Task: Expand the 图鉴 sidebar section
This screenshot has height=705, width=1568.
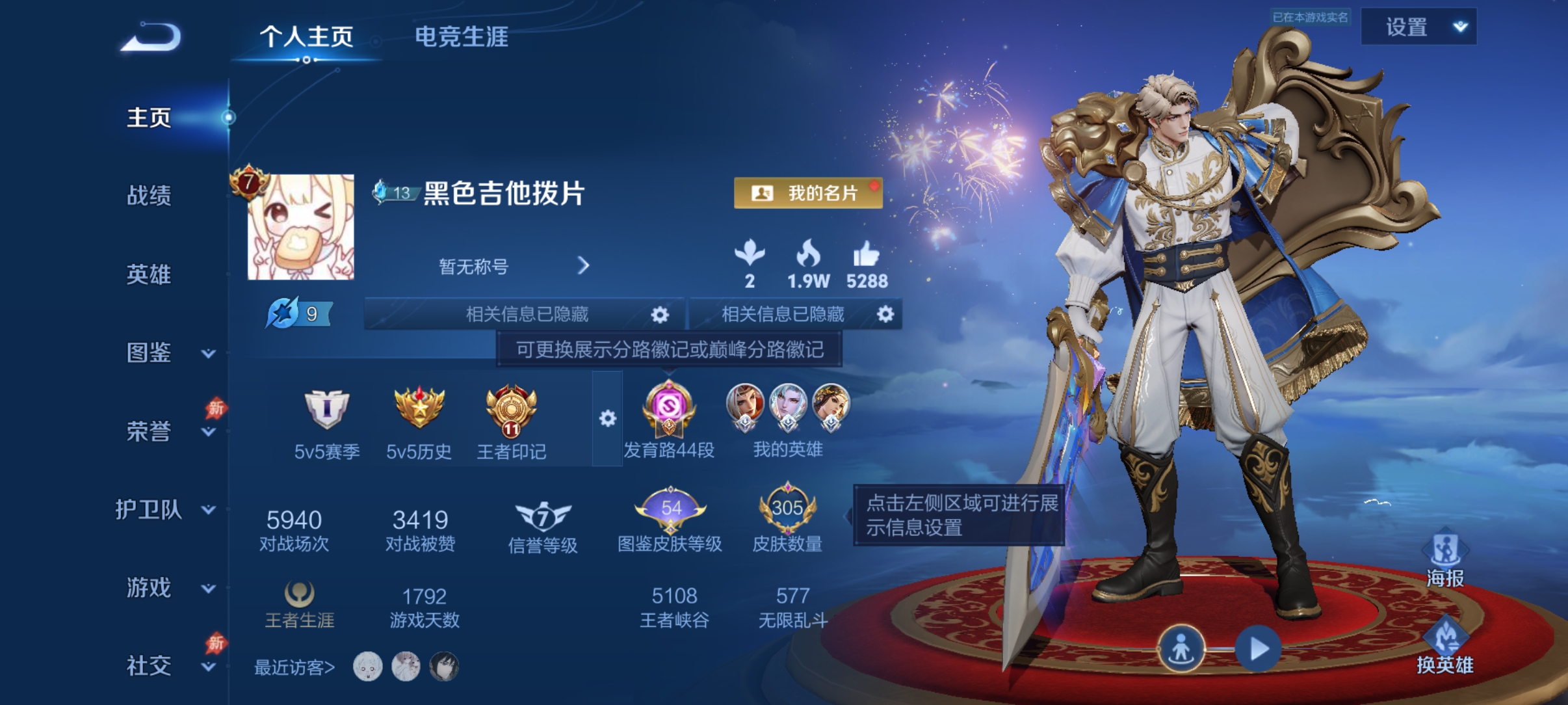Action: tap(151, 354)
